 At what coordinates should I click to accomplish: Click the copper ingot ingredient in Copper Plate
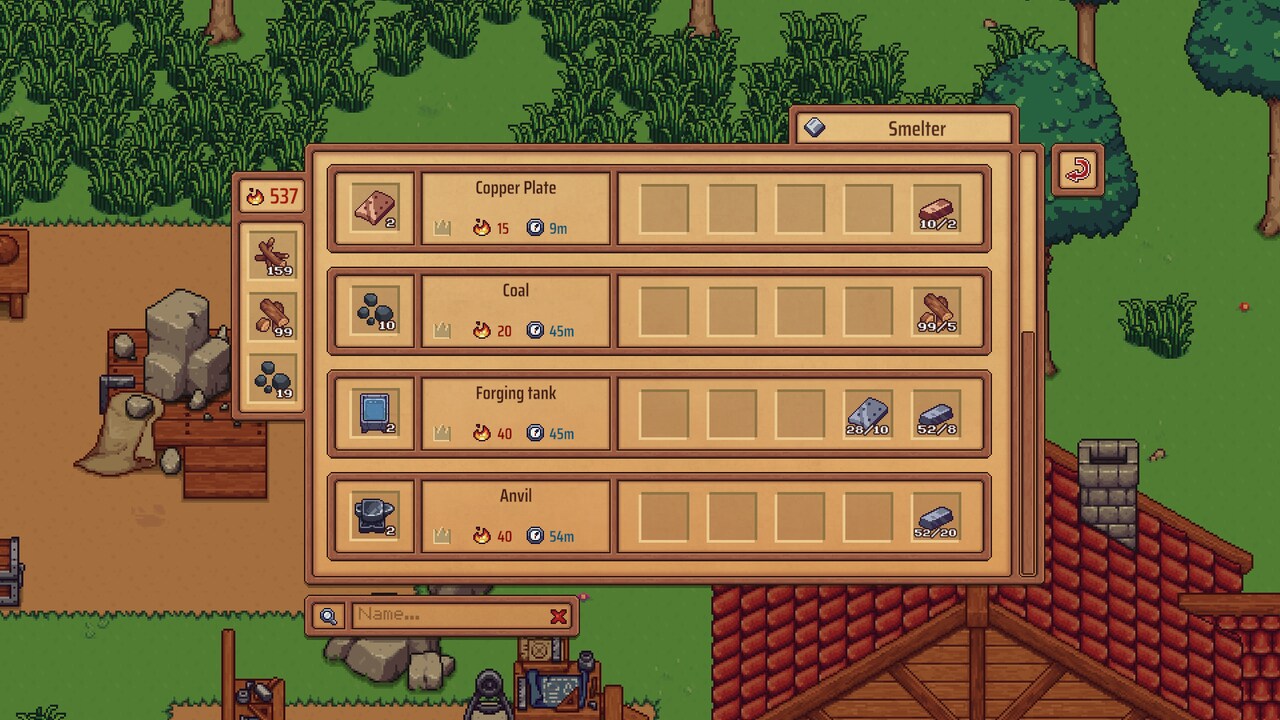pyautogui.click(x=936, y=209)
